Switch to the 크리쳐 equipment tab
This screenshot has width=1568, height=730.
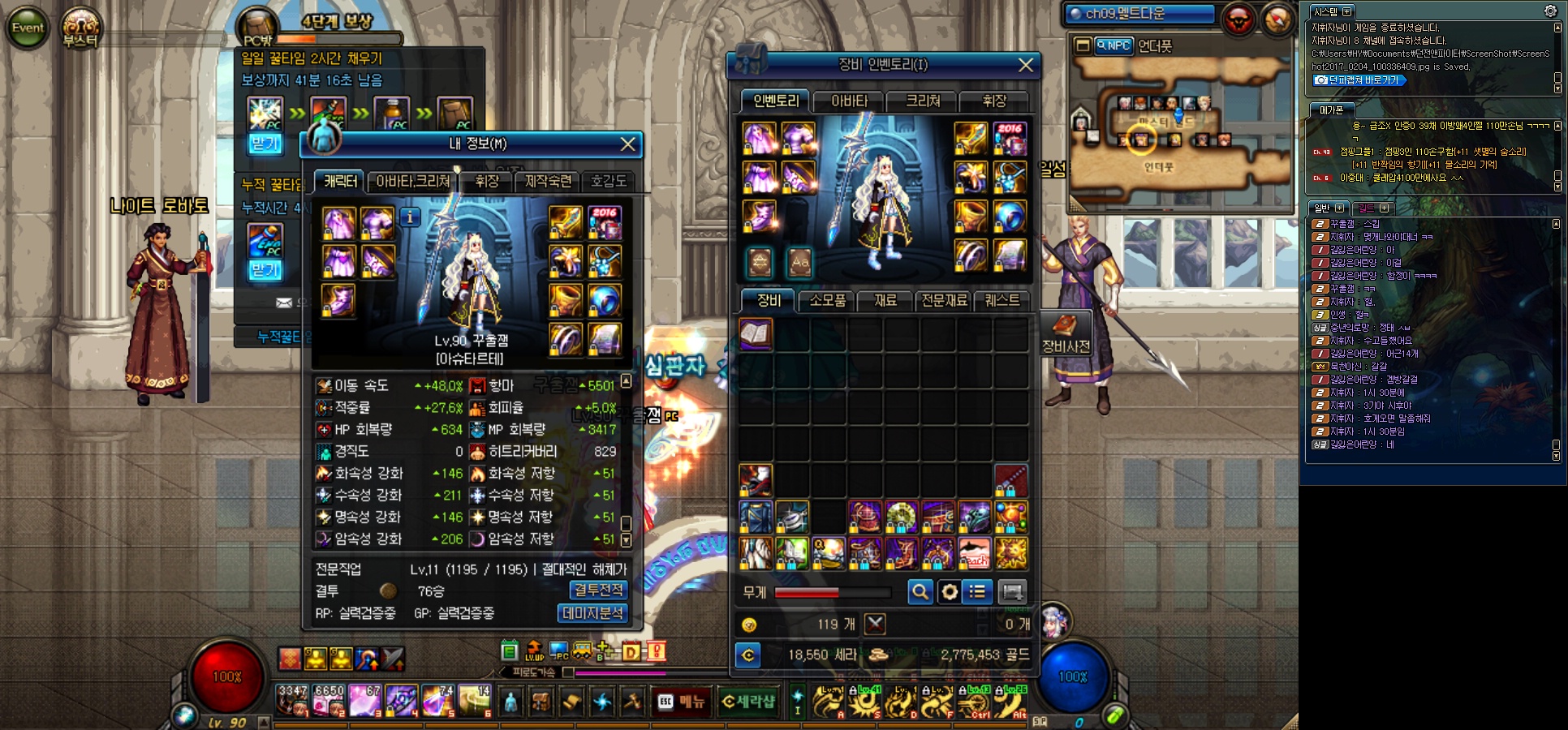(923, 101)
